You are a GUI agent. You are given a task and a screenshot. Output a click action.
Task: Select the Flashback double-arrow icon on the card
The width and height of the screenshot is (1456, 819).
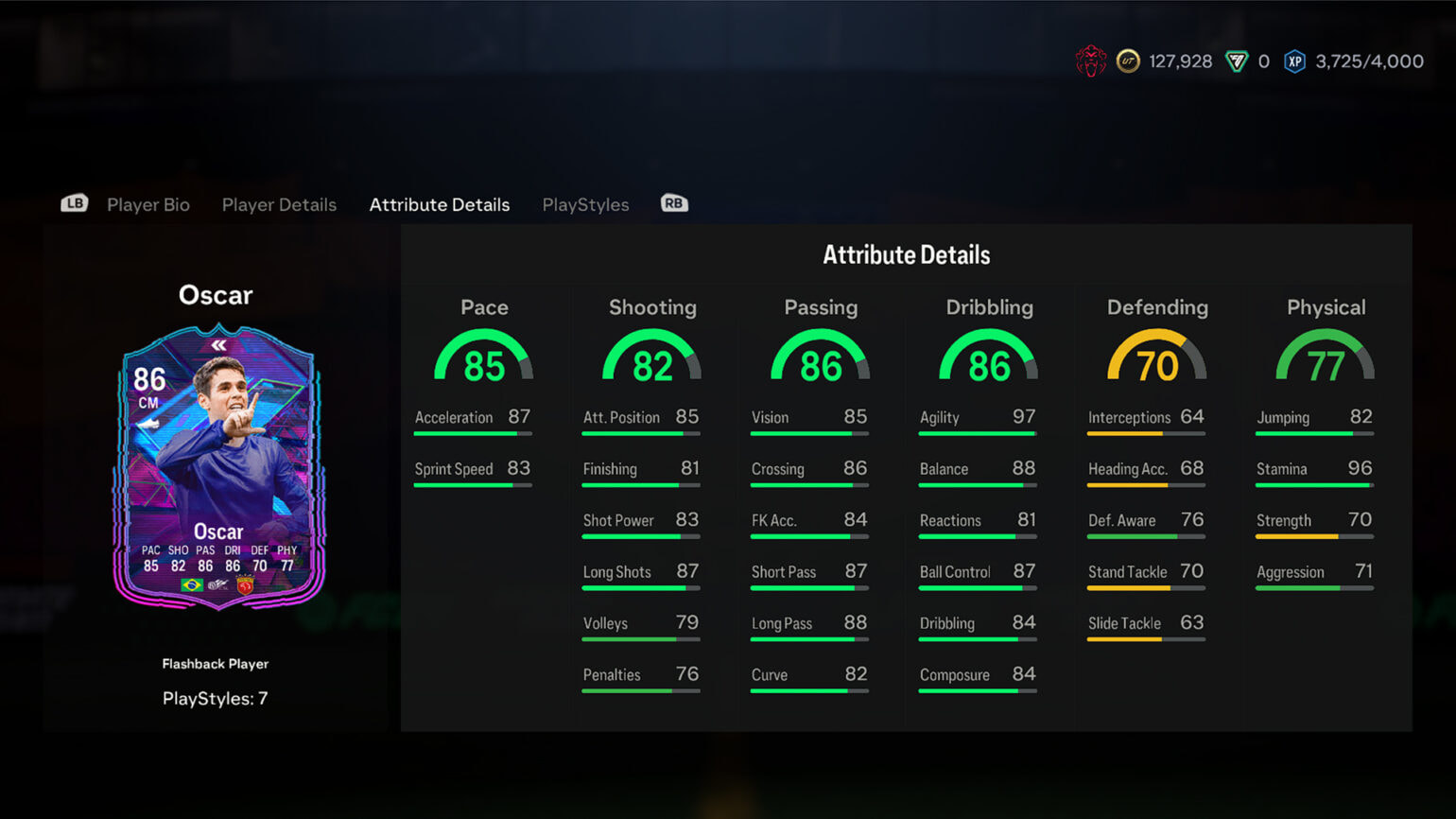tap(217, 346)
